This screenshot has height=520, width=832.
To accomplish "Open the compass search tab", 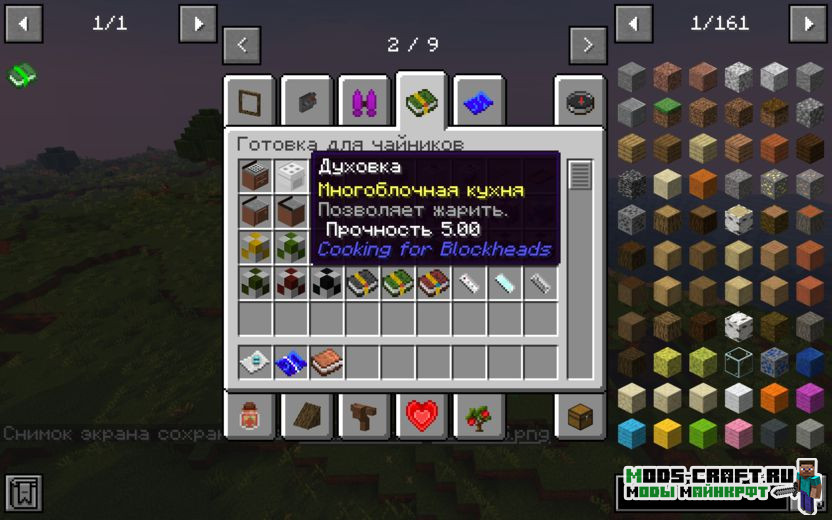I will pos(581,101).
